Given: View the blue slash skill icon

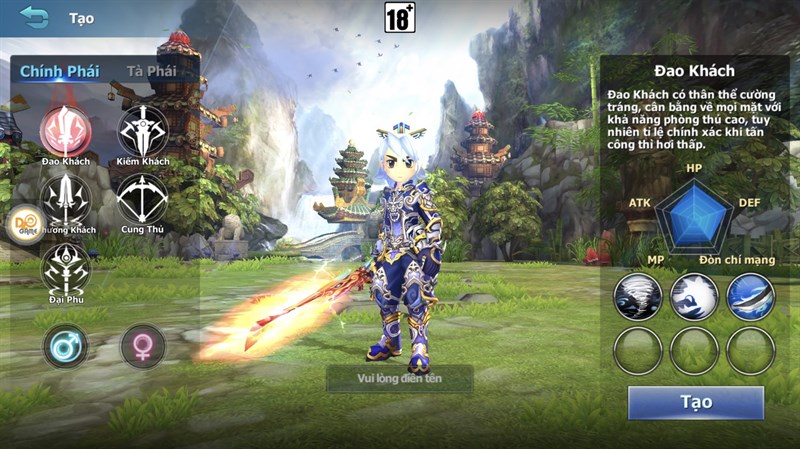Looking at the screenshot, I should point(750,297).
